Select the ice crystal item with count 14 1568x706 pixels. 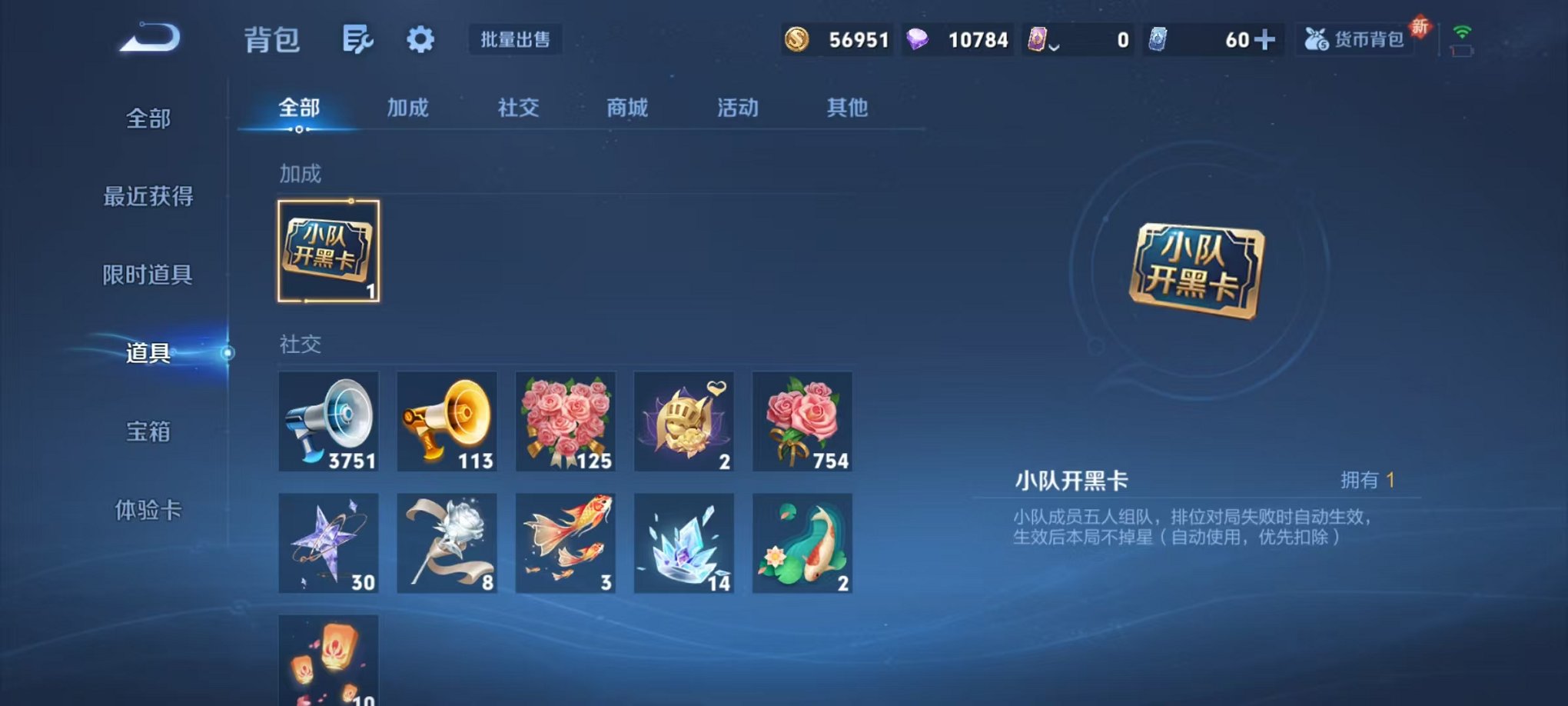click(x=684, y=543)
